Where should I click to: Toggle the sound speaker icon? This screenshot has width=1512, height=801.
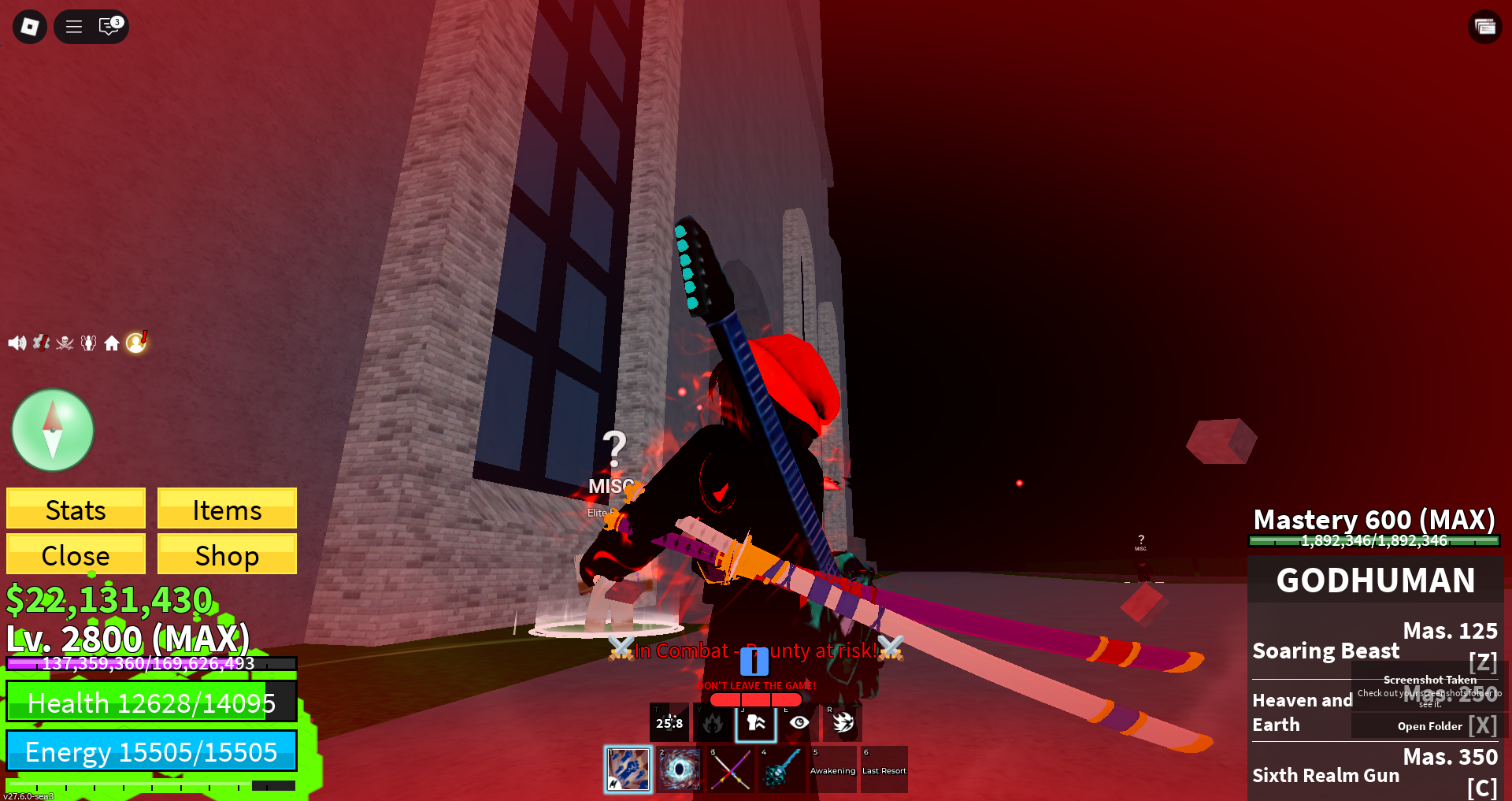17,343
